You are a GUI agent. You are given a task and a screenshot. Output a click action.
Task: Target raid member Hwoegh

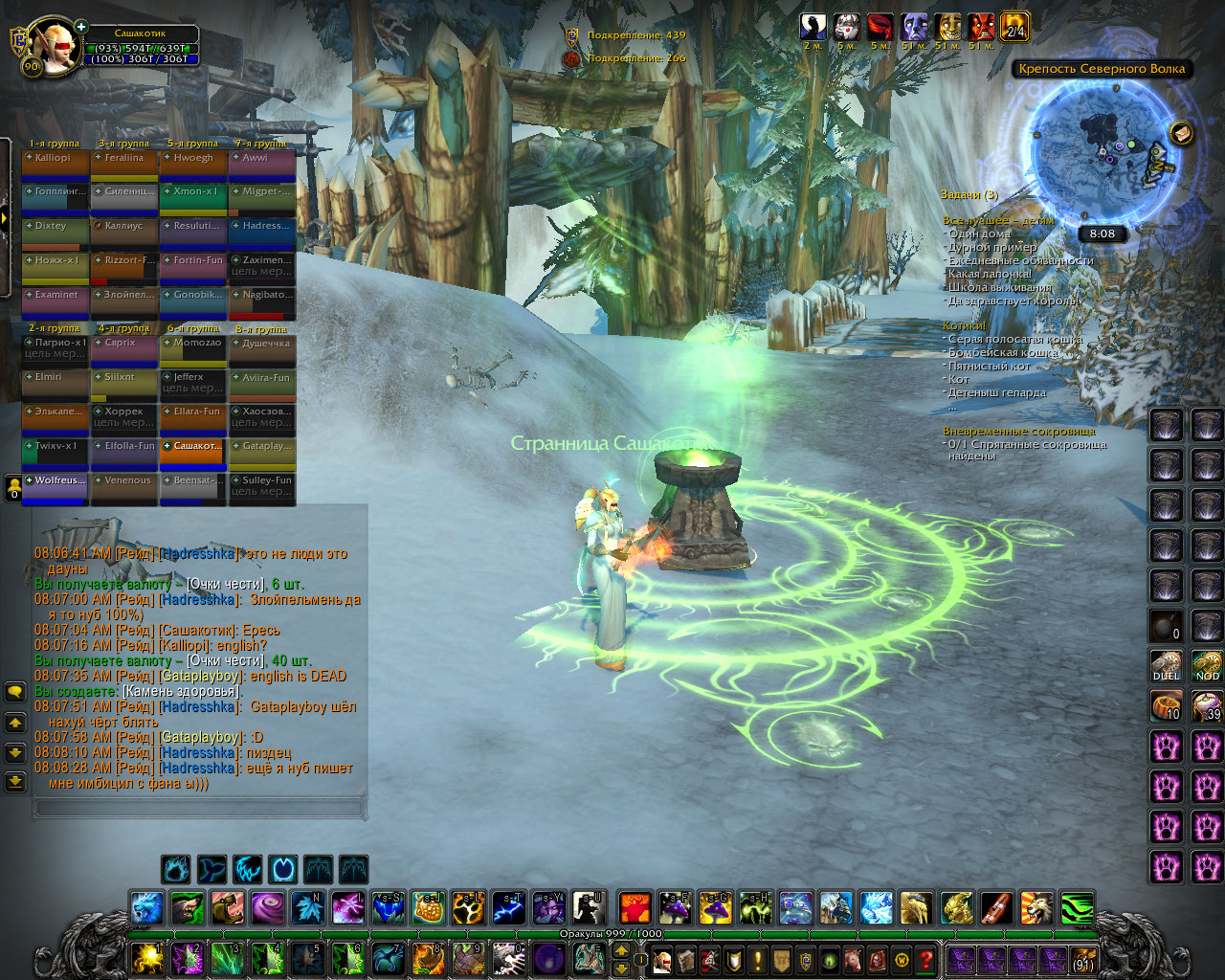(x=193, y=164)
